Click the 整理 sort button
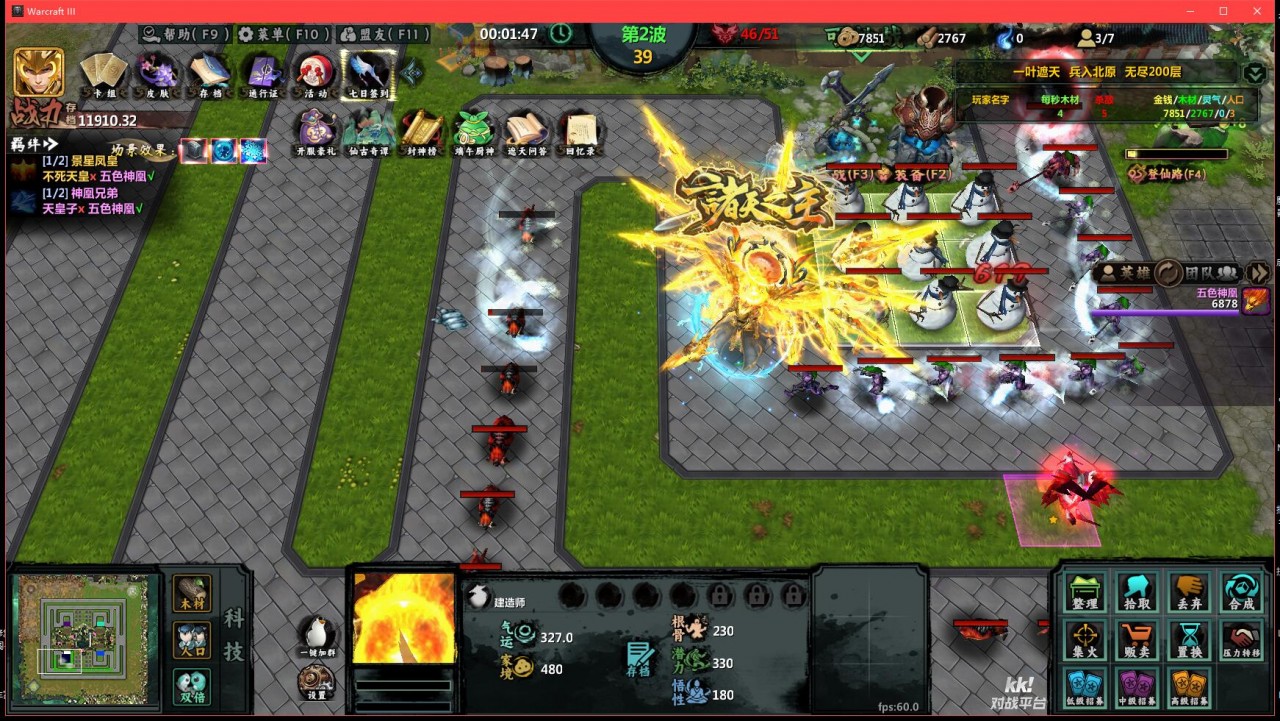 (1085, 592)
